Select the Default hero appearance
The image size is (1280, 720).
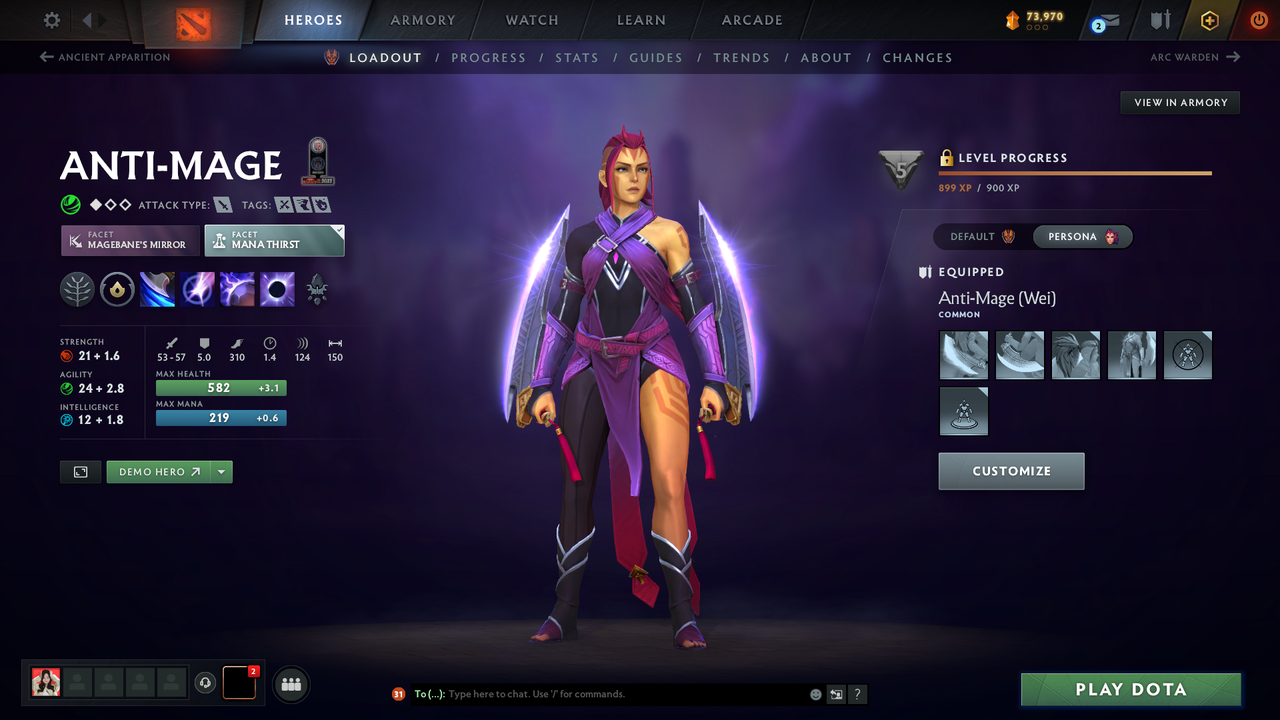click(x=979, y=237)
